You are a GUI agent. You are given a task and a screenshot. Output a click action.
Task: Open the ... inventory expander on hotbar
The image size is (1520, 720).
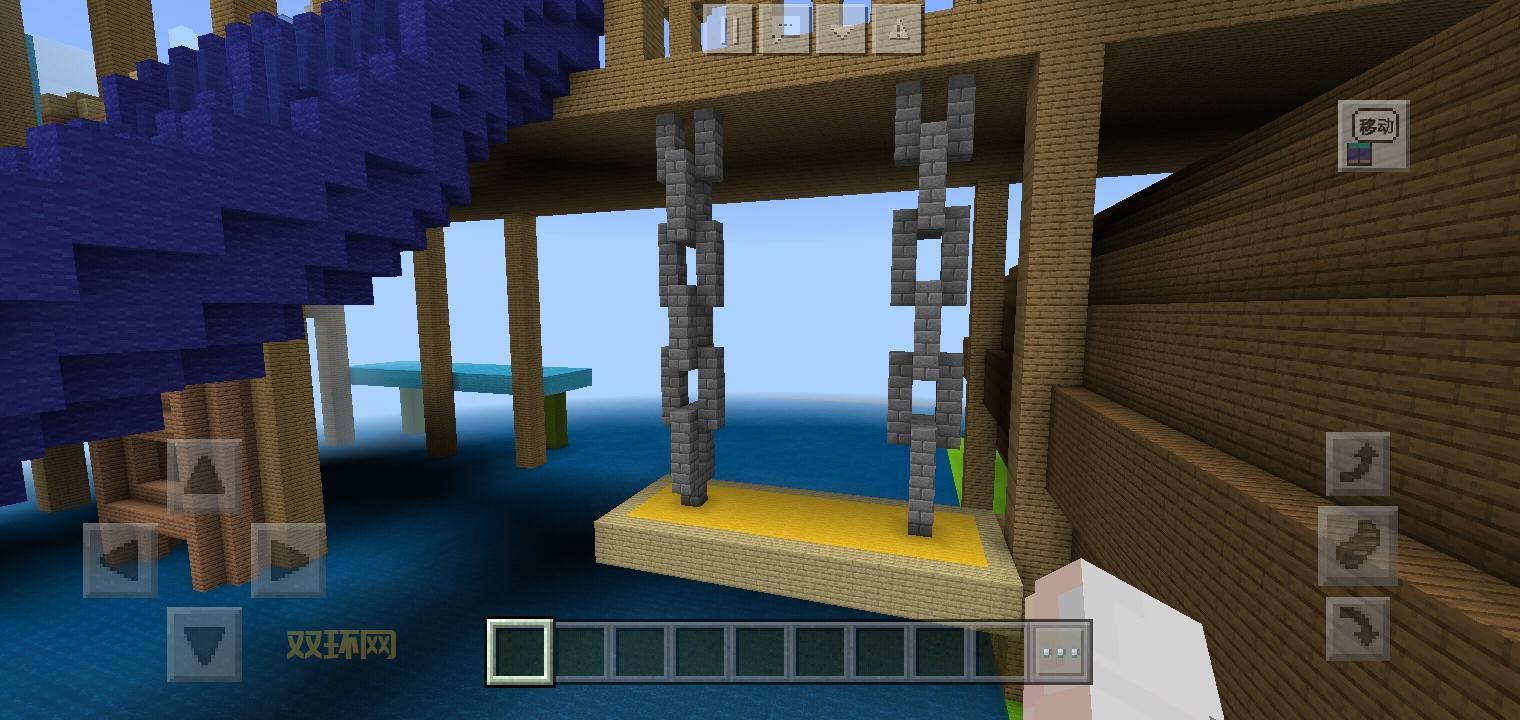pyautogui.click(x=1060, y=651)
